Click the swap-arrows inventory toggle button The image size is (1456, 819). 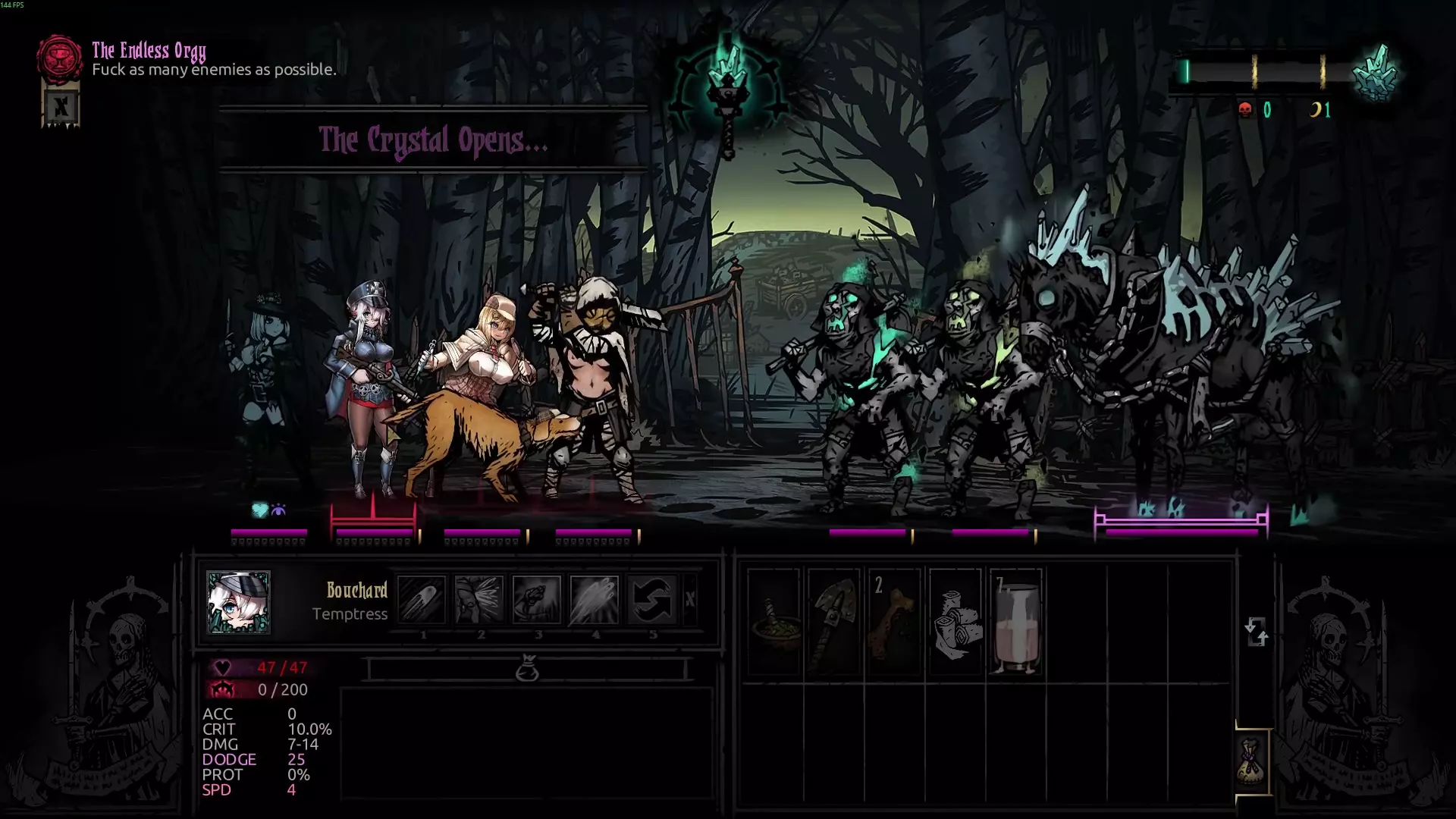[1256, 631]
